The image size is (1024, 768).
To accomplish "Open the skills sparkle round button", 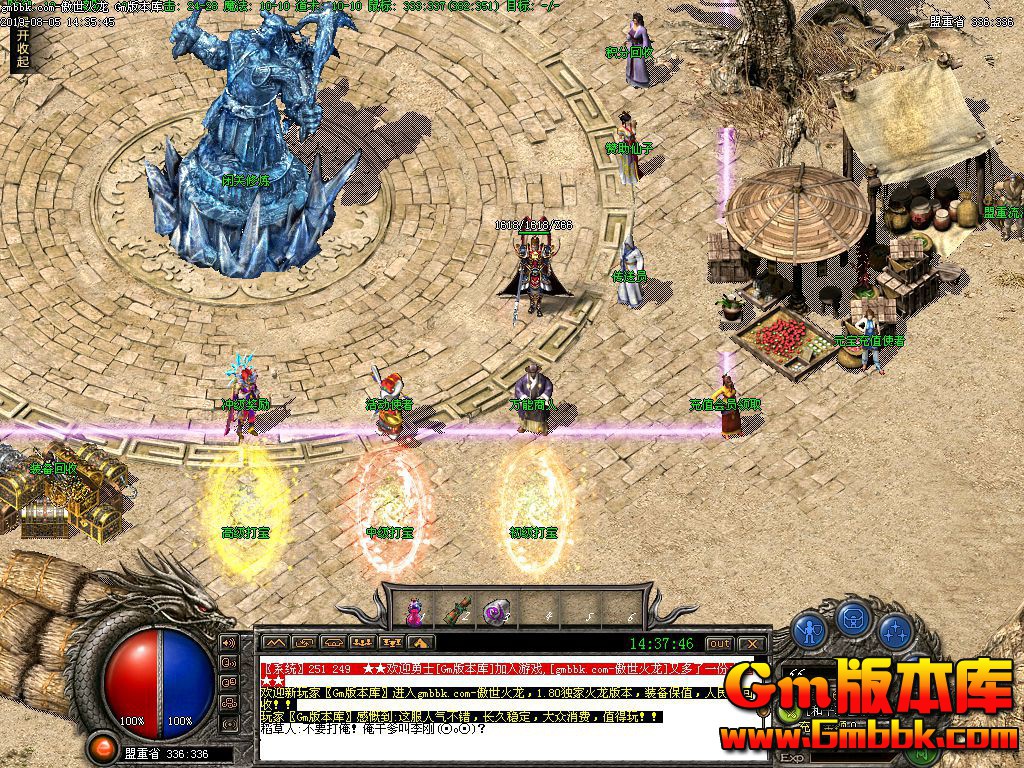I will (895, 629).
